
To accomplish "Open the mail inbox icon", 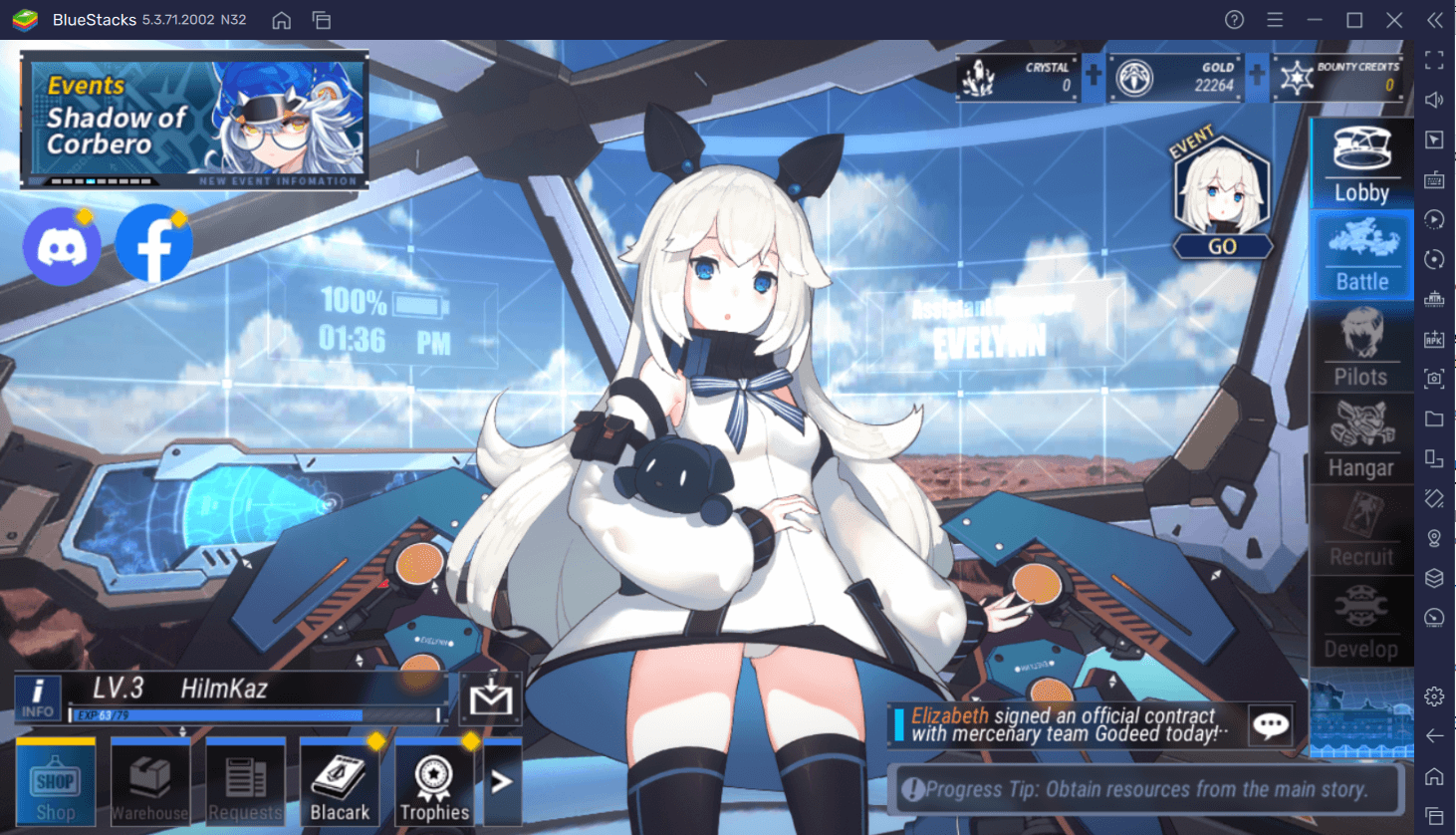I will click(492, 698).
